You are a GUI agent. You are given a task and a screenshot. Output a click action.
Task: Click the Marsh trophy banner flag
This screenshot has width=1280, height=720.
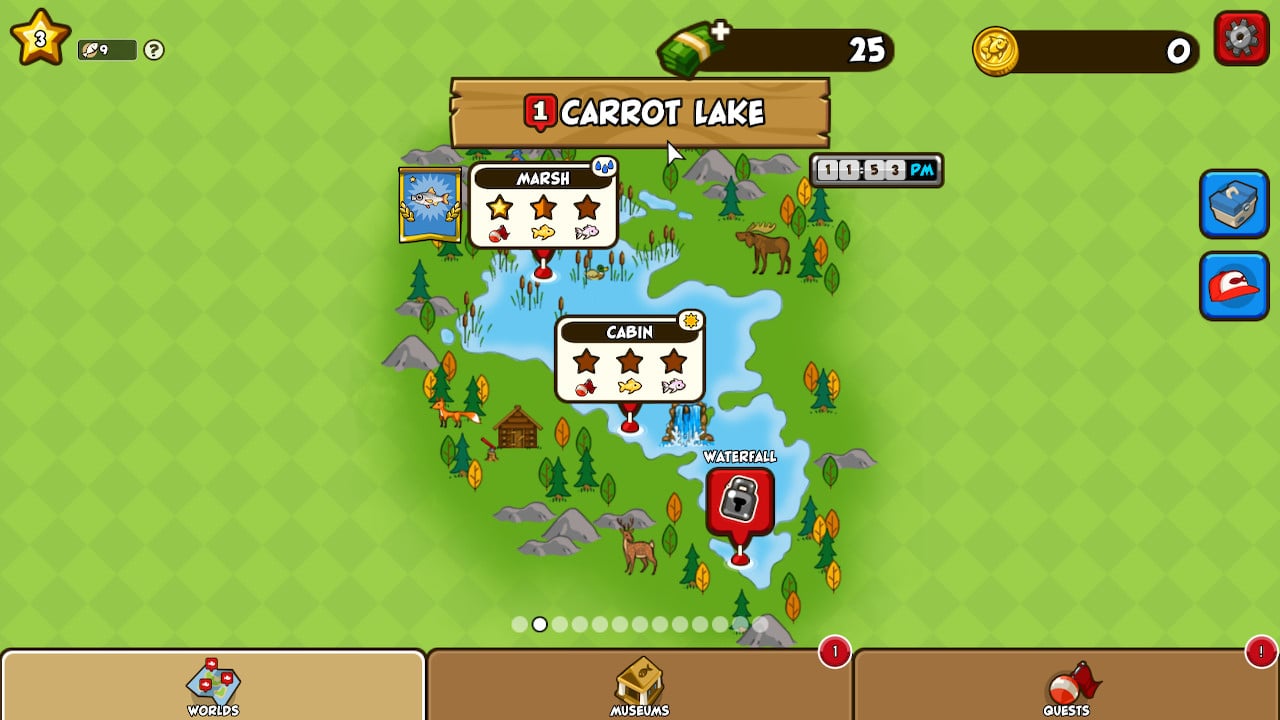point(430,204)
